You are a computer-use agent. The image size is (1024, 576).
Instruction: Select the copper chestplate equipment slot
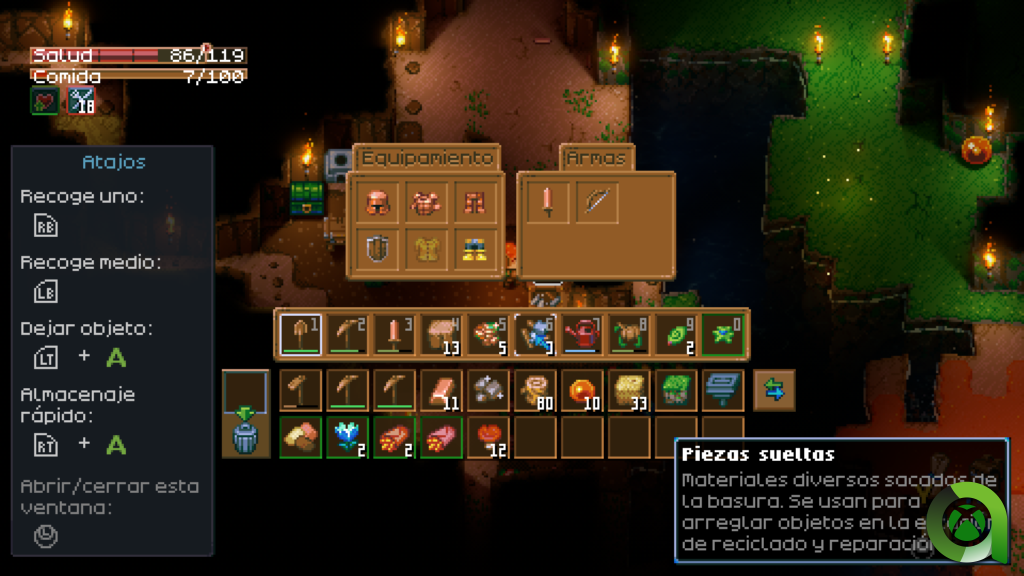(x=426, y=202)
